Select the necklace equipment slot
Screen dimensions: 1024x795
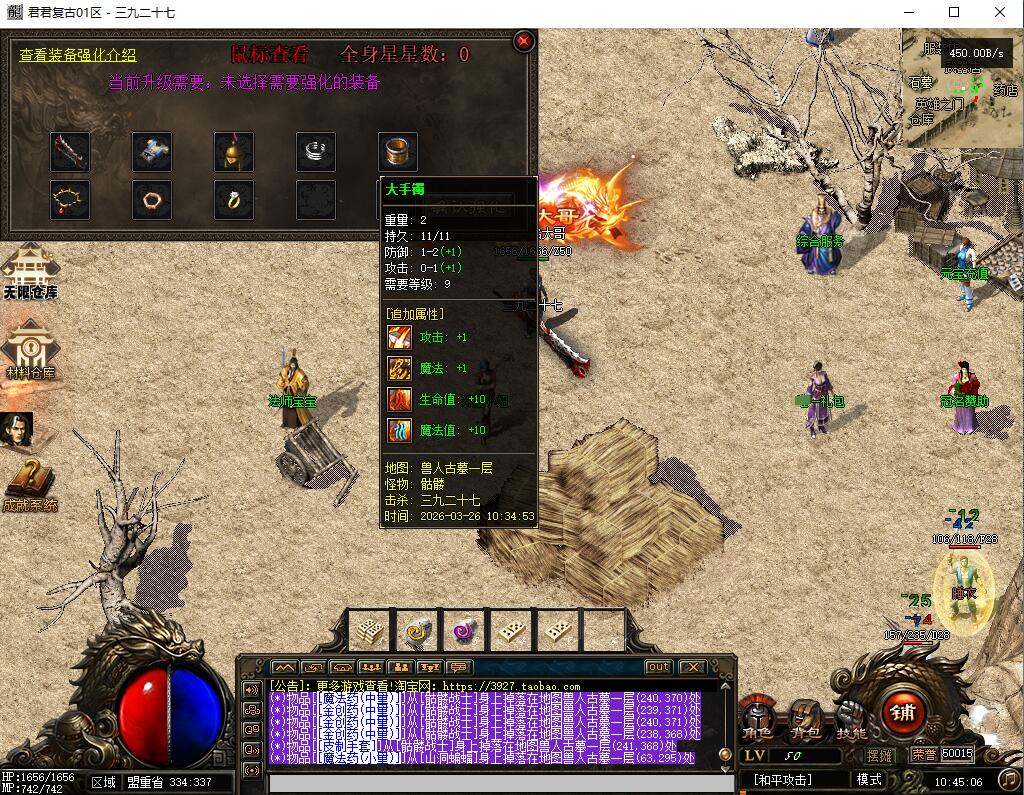[x=70, y=199]
